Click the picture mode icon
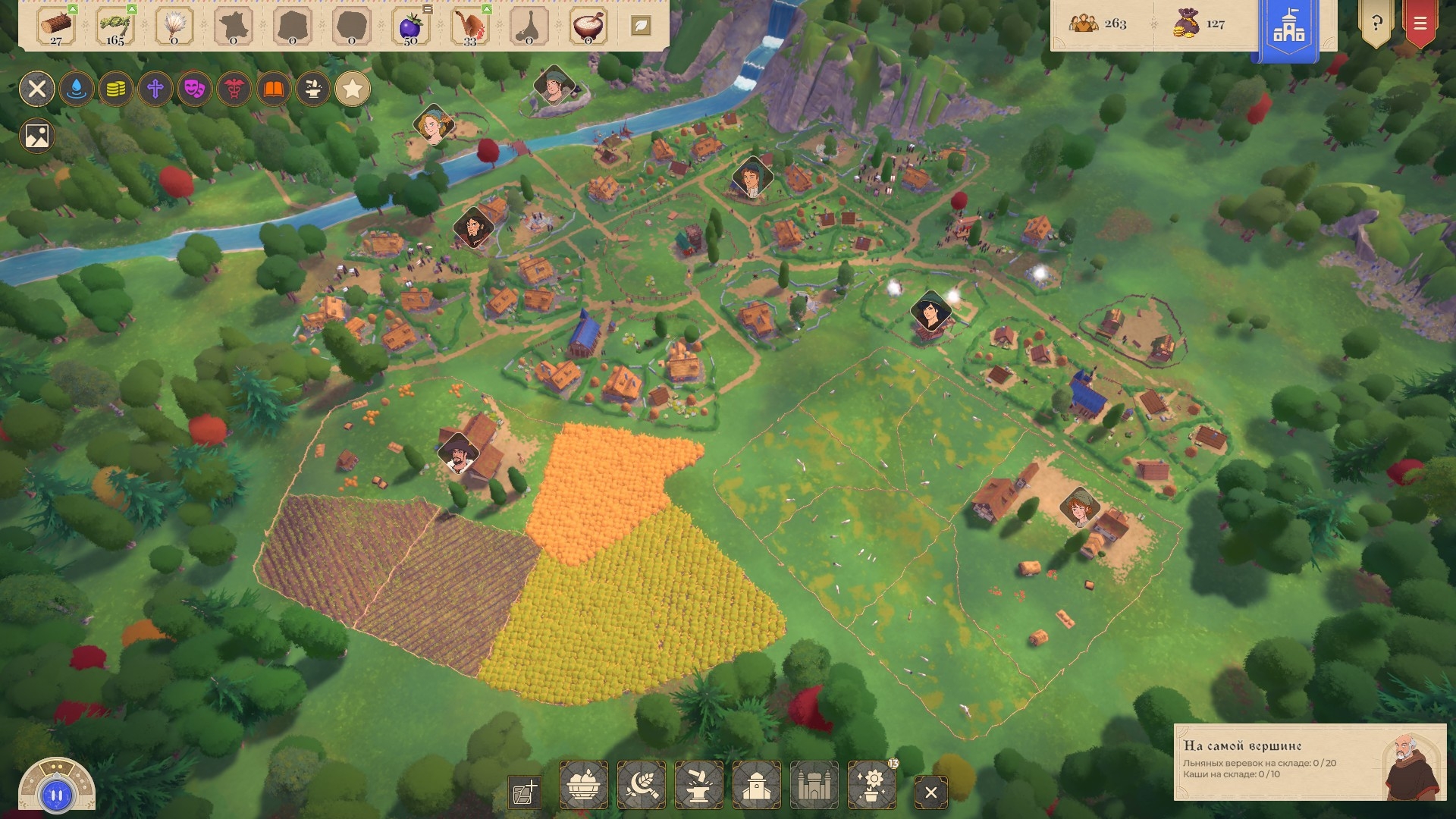Viewport: 1456px width, 819px height. pyautogui.click(x=37, y=136)
